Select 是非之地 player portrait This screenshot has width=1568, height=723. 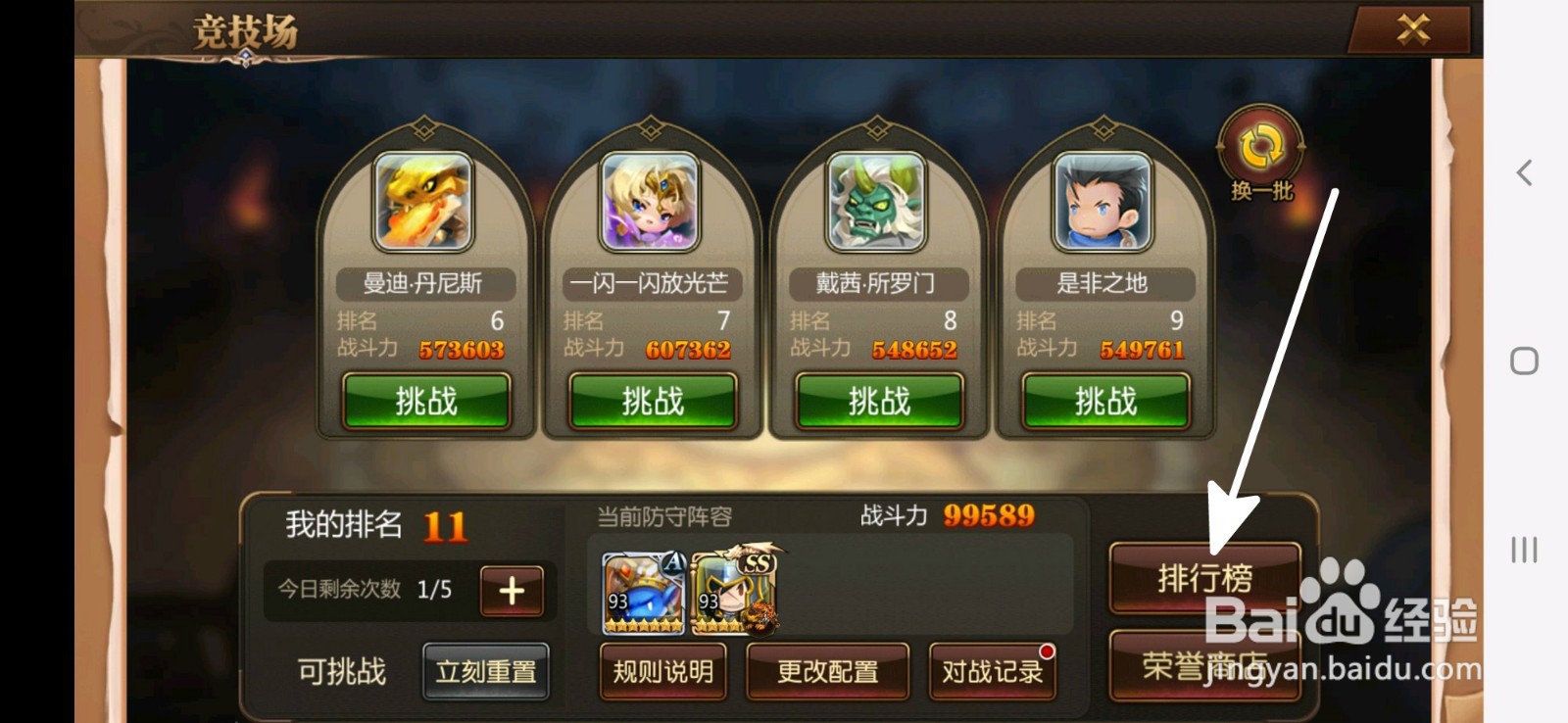point(1104,203)
